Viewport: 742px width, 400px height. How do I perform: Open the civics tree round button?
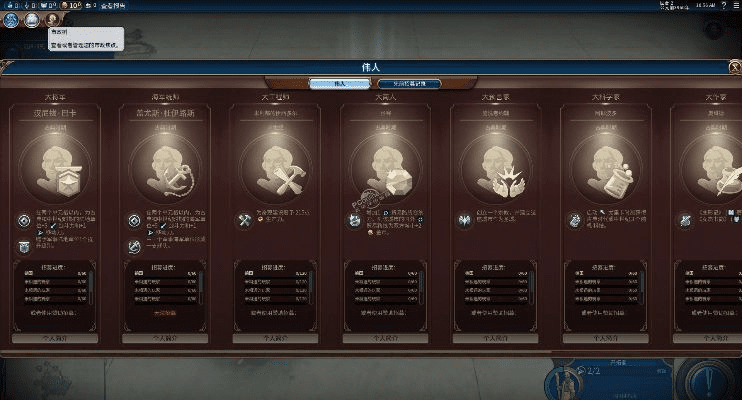click(x=31, y=20)
